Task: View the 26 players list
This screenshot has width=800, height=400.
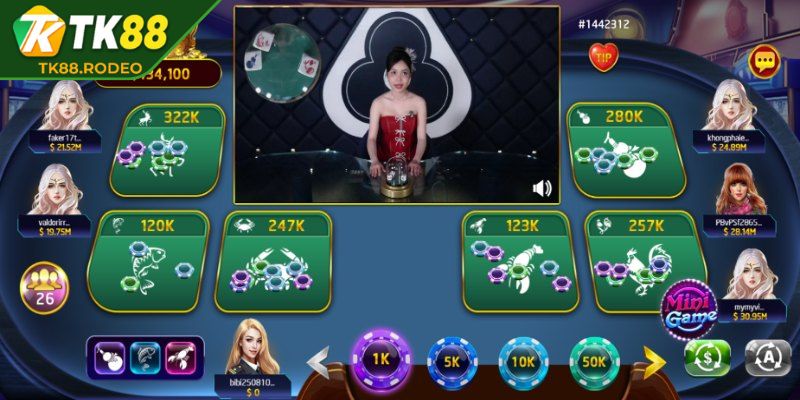Action: tap(44, 287)
